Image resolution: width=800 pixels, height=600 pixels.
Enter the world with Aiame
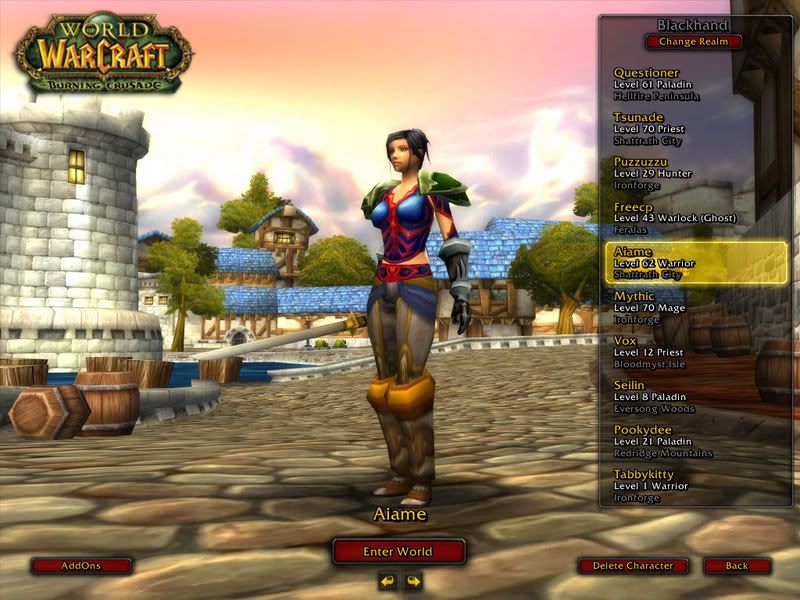coord(399,551)
